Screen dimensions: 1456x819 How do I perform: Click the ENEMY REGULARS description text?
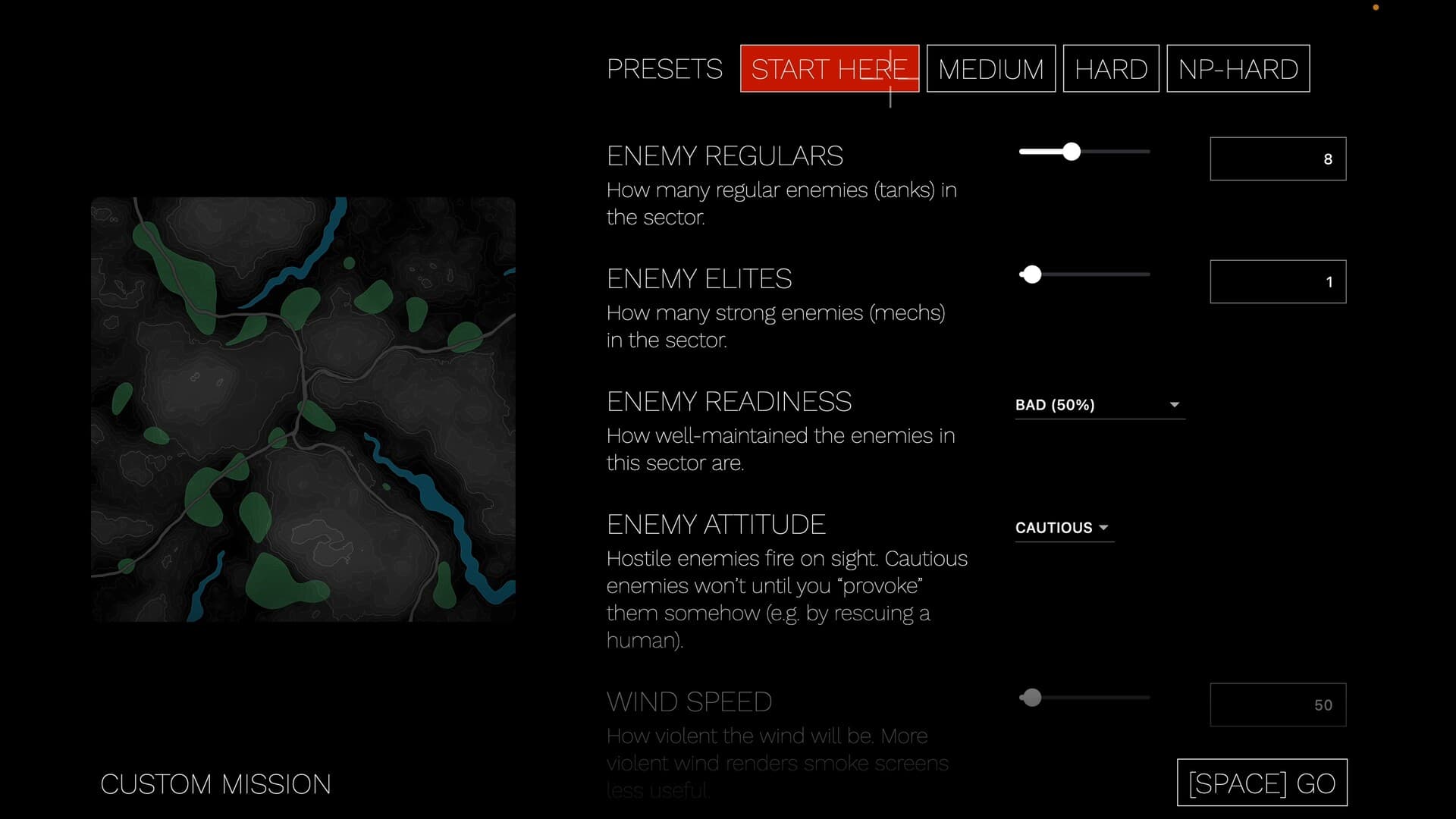tap(781, 203)
